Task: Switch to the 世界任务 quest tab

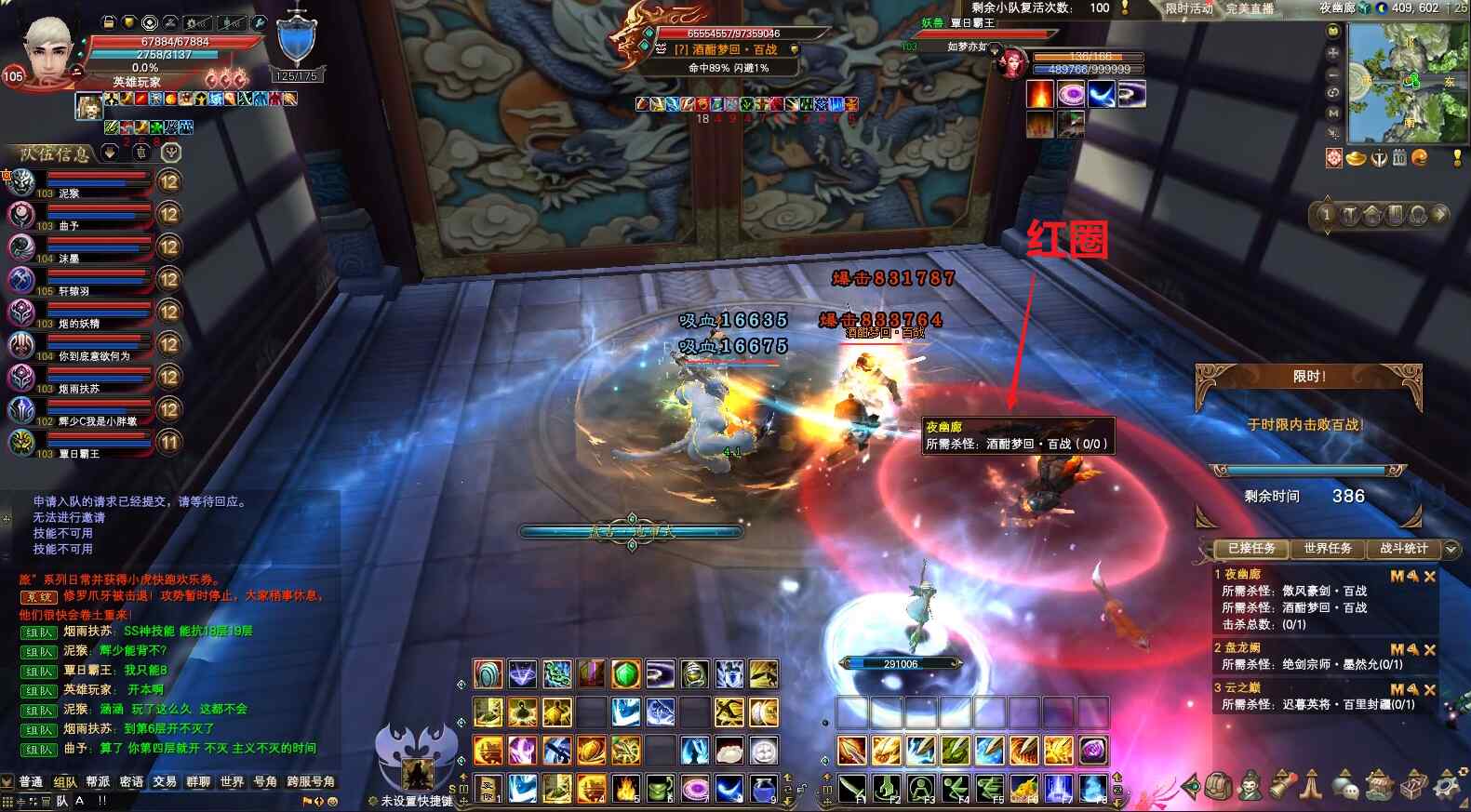Action: click(1327, 549)
